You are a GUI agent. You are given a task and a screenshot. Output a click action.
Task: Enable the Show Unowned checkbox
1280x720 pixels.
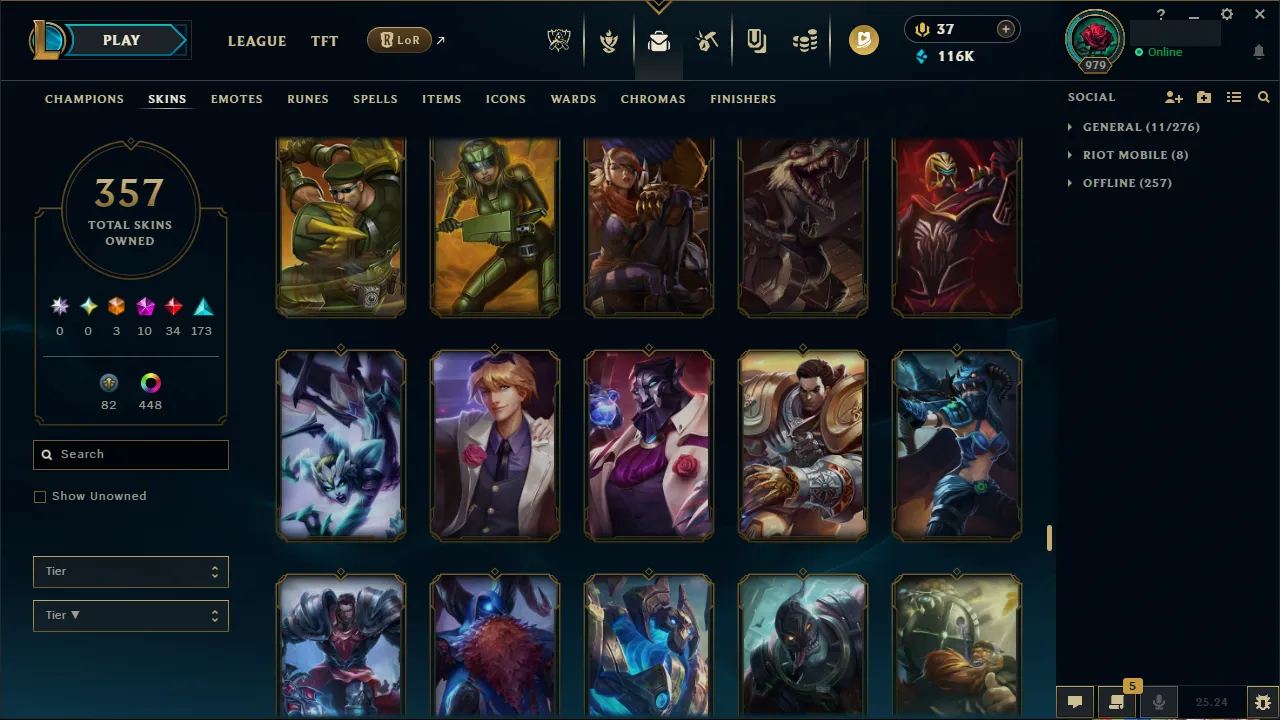pos(40,496)
